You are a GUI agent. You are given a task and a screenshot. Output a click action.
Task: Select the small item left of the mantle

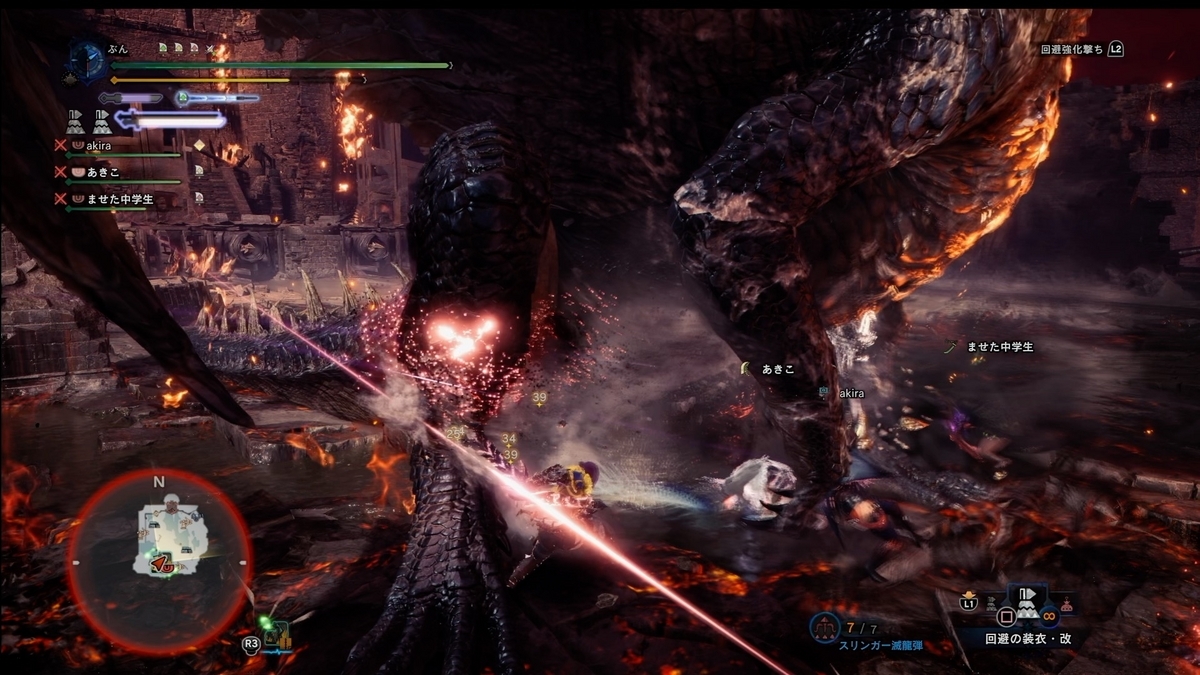991,603
